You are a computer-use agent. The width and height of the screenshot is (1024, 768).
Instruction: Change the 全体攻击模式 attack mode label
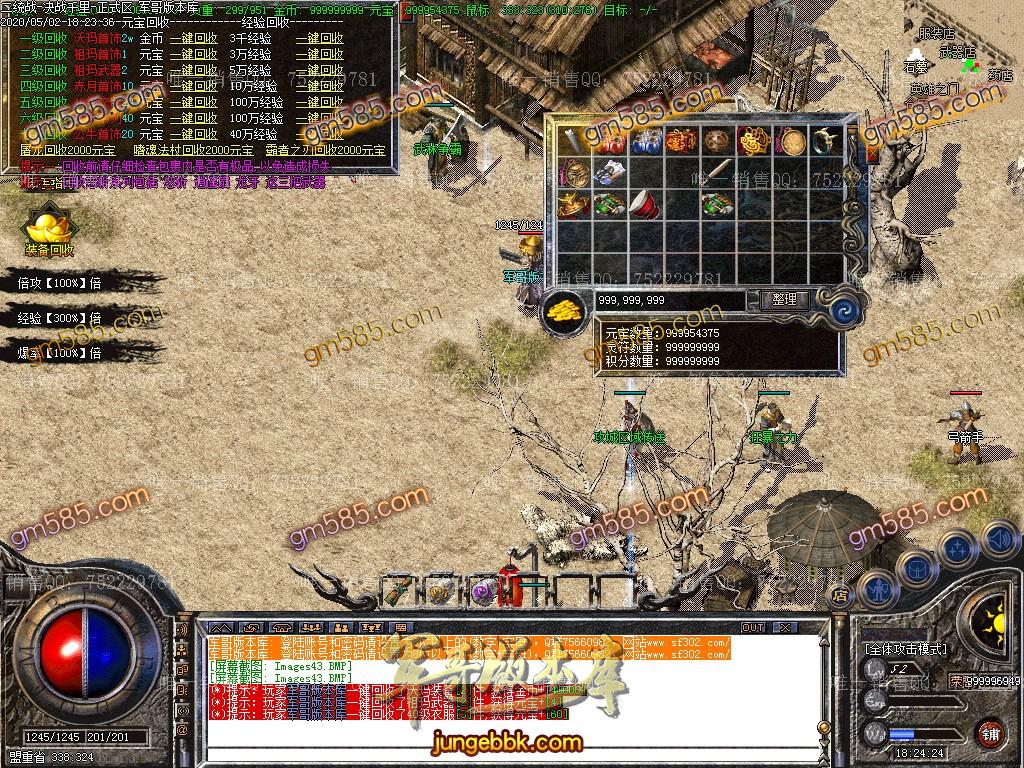coord(905,649)
